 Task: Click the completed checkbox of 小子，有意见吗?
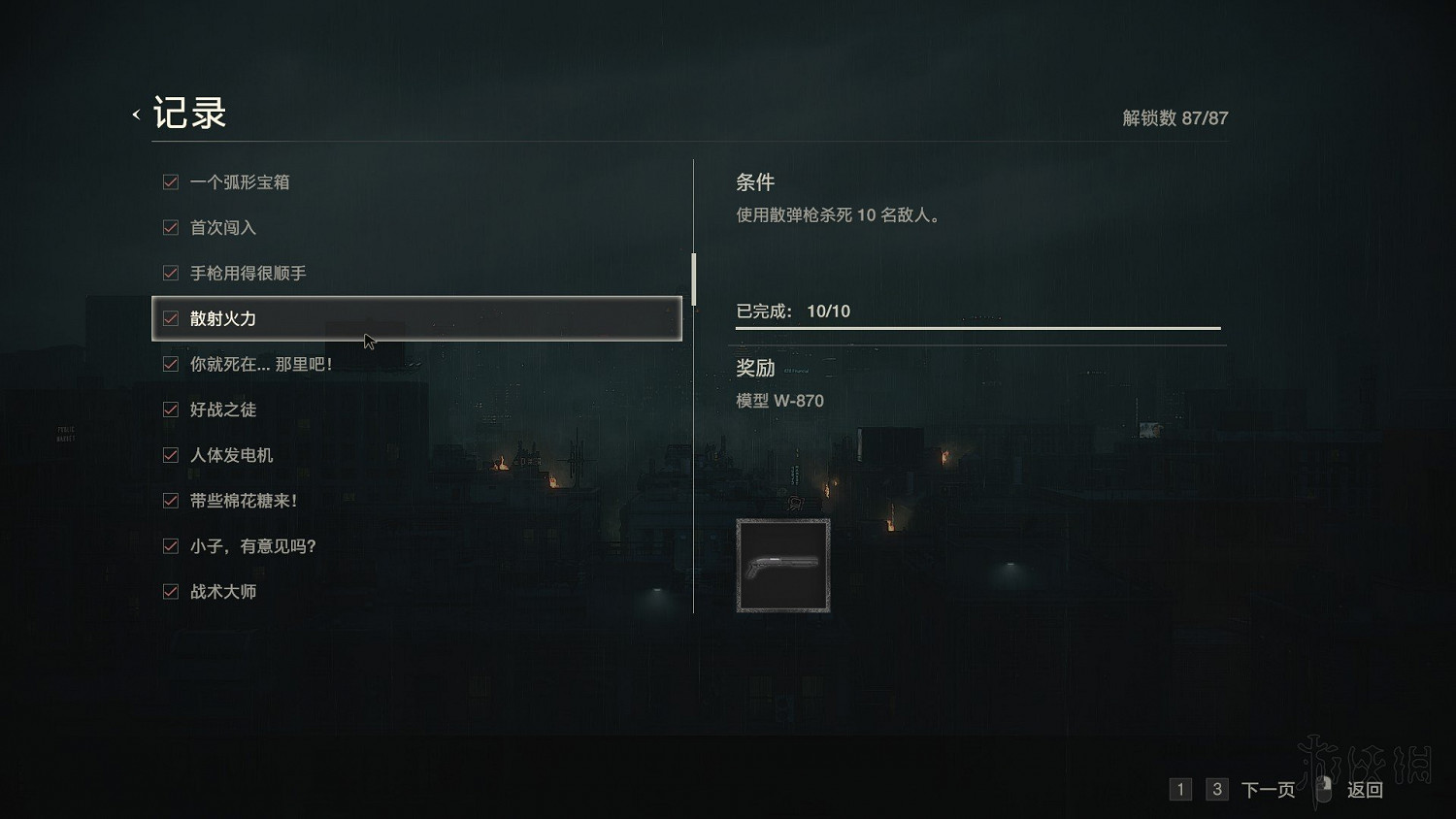[x=170, y=545]
